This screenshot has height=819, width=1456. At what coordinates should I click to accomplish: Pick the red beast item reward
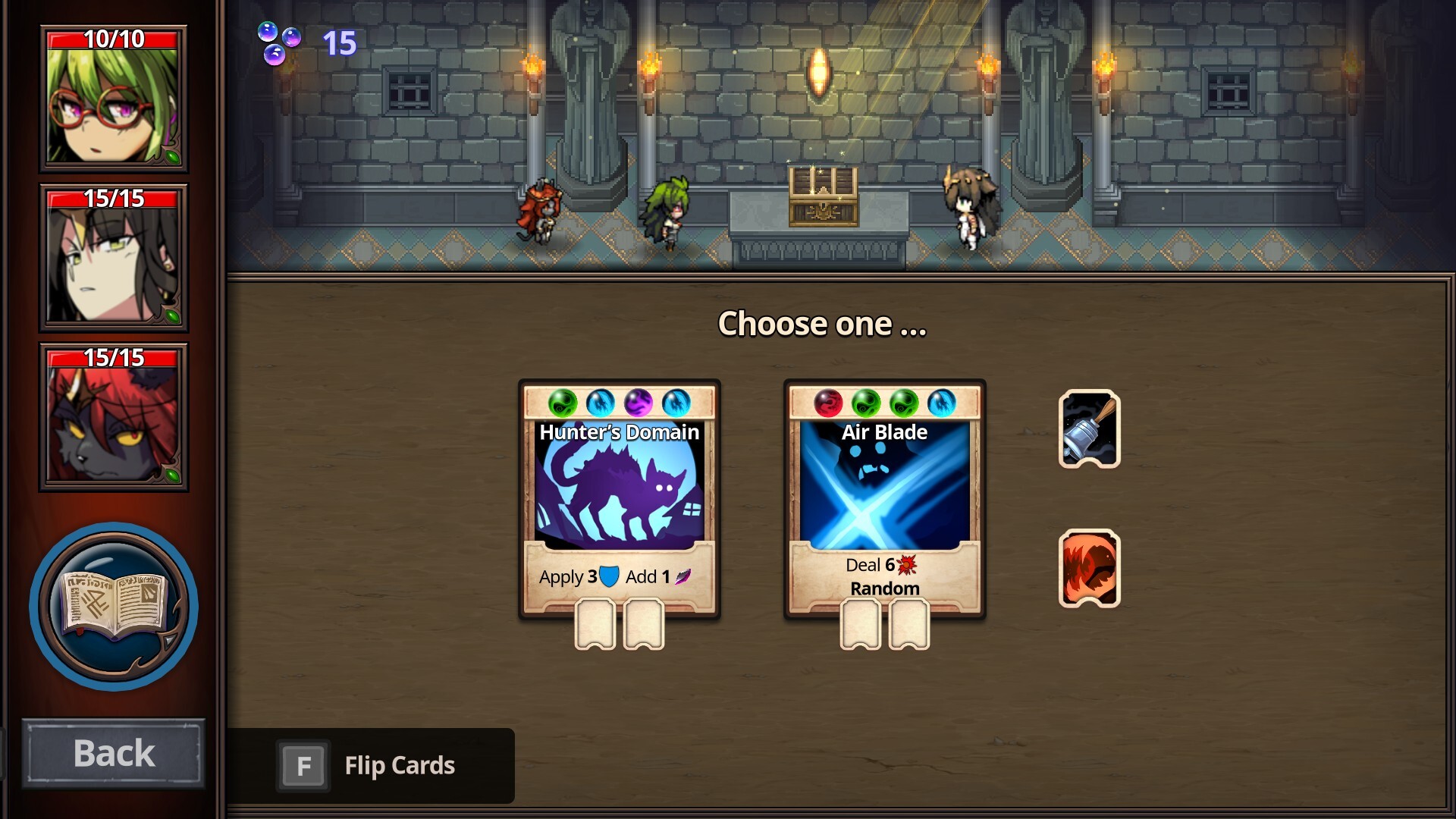pos(1089,569)
